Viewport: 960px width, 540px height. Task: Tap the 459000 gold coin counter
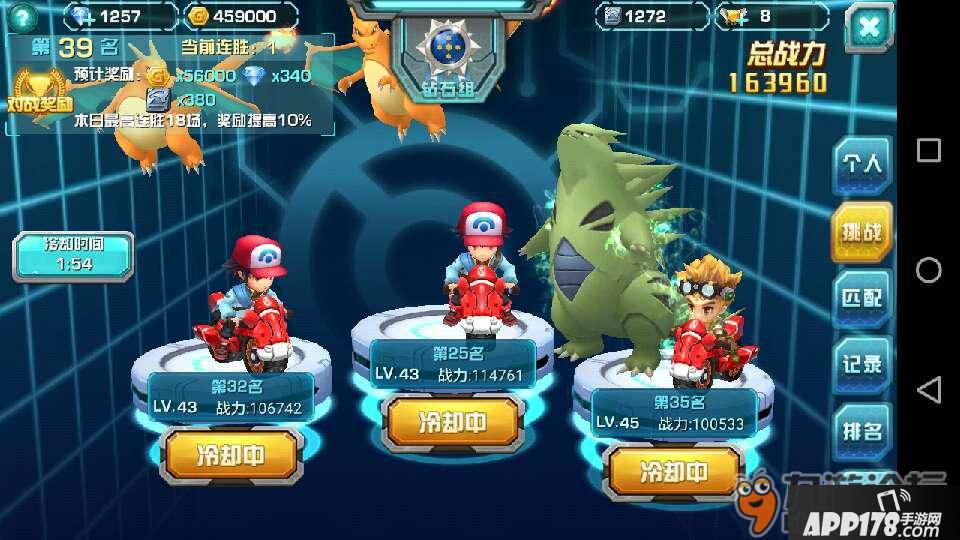[242, 16]
